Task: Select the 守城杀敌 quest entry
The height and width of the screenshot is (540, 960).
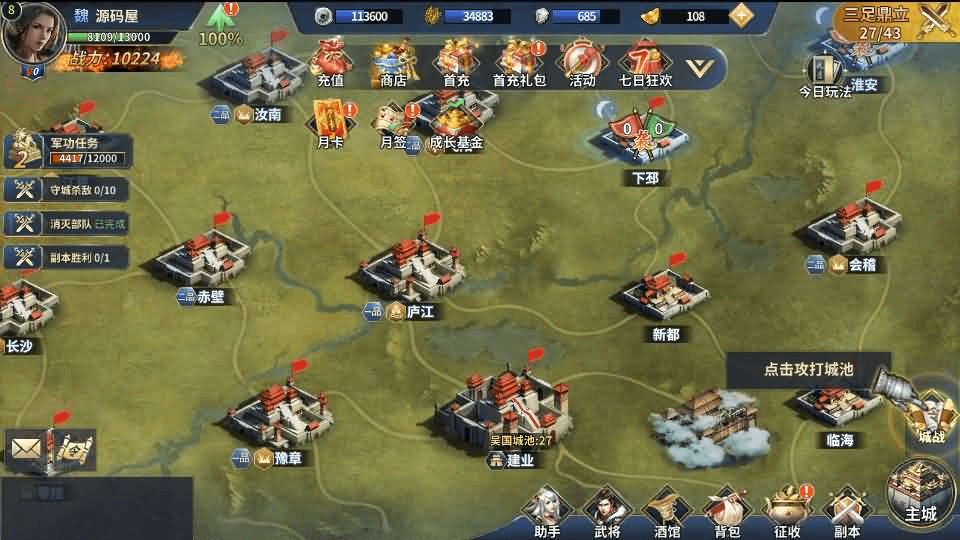Action: click(x=68, y=190)
